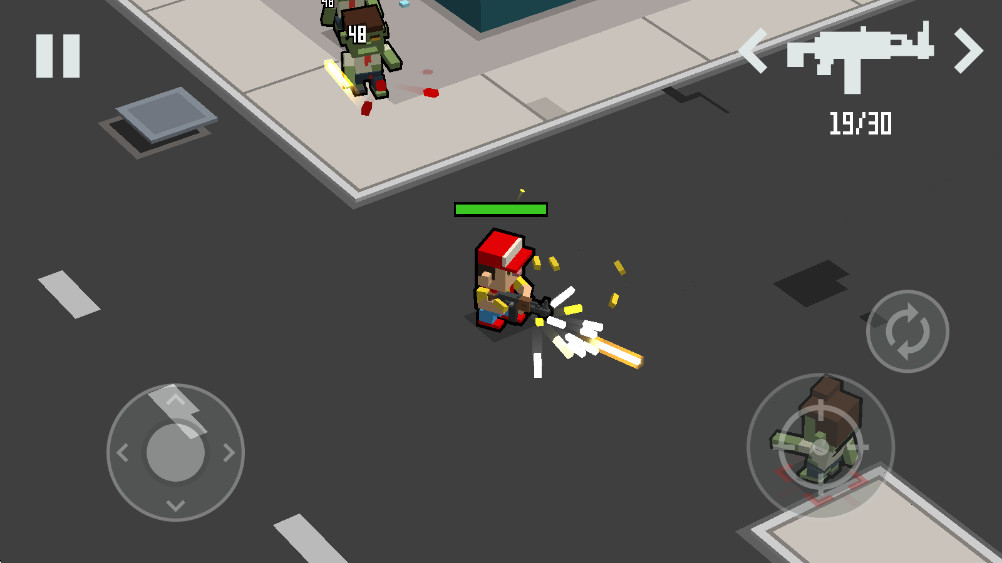Tap the virtual movement joystick
This screenshot has height=563, width=1002.
point(176,452)
